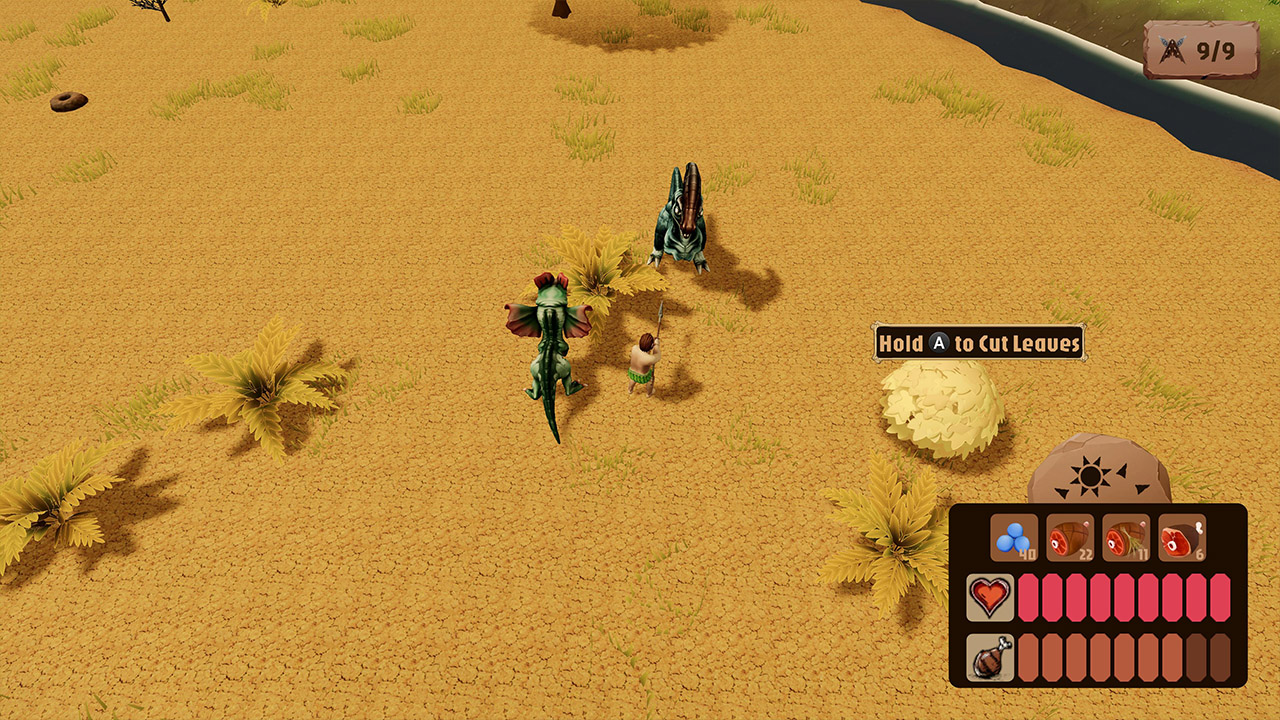Screen dimensions: 1280x720
Task: Click the heart icon beside the health bar
Action: [990, 598]
